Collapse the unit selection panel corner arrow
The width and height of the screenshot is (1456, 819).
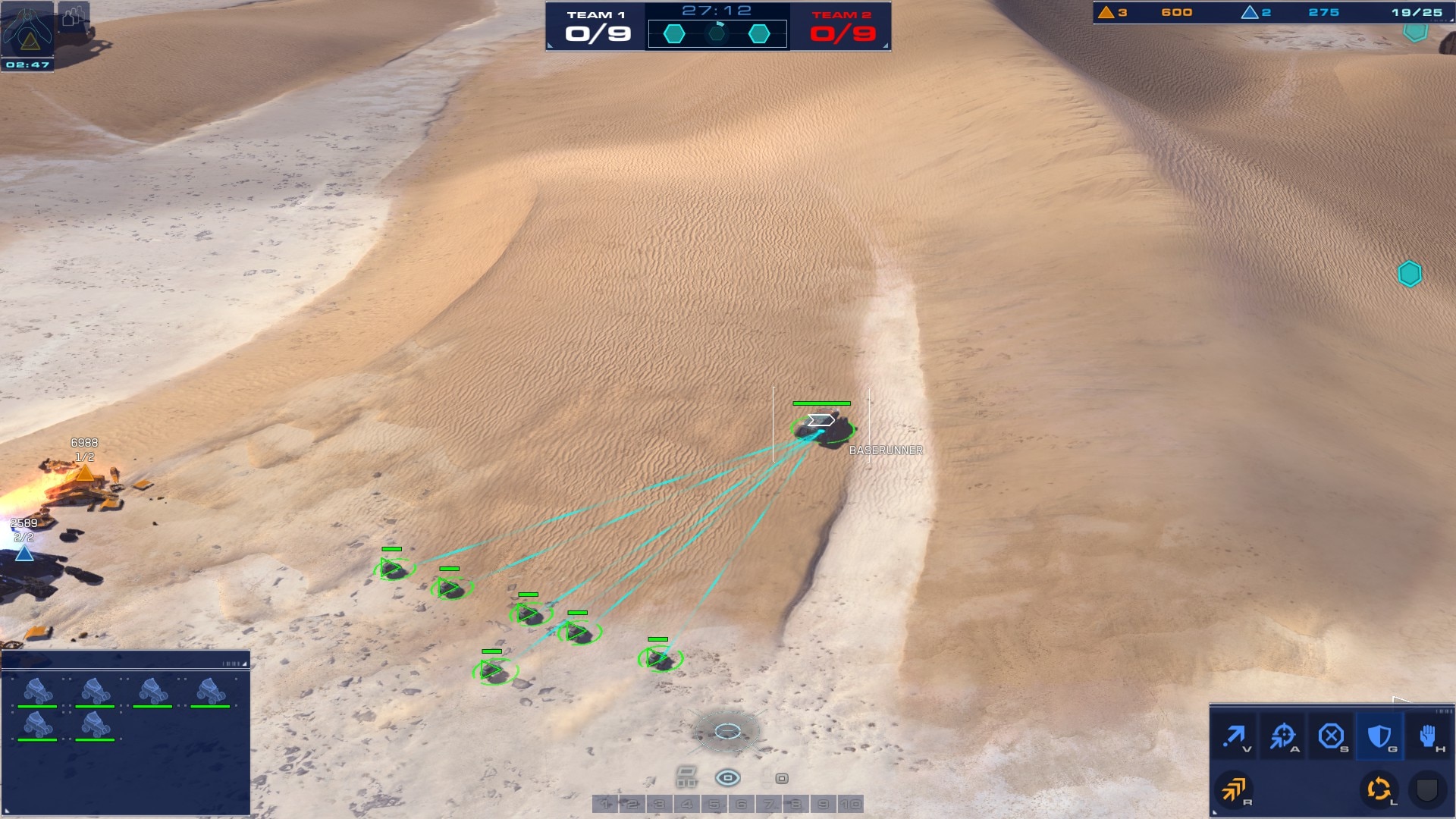click(244, 663)
